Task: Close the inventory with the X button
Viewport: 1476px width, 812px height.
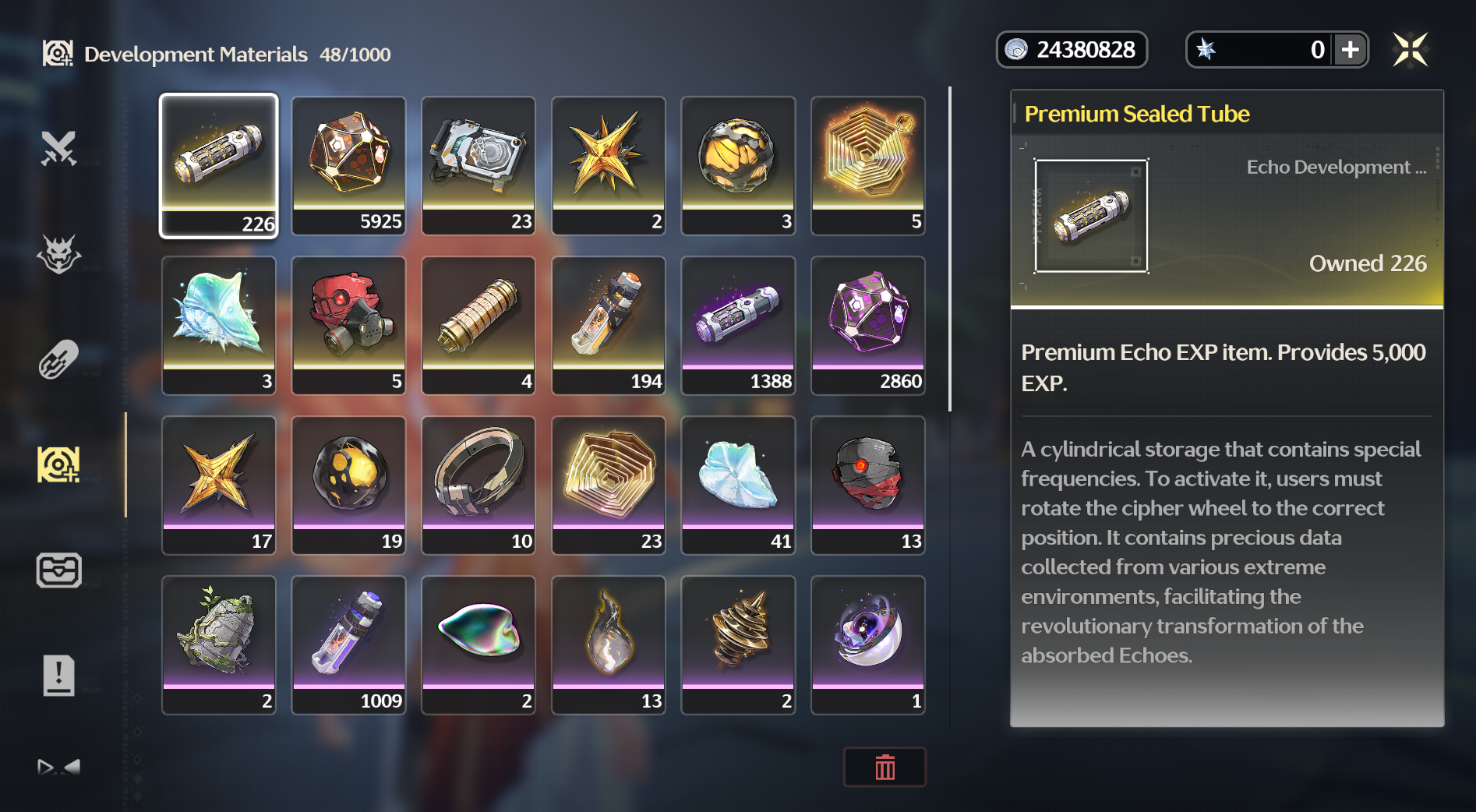Action: 1410,50
